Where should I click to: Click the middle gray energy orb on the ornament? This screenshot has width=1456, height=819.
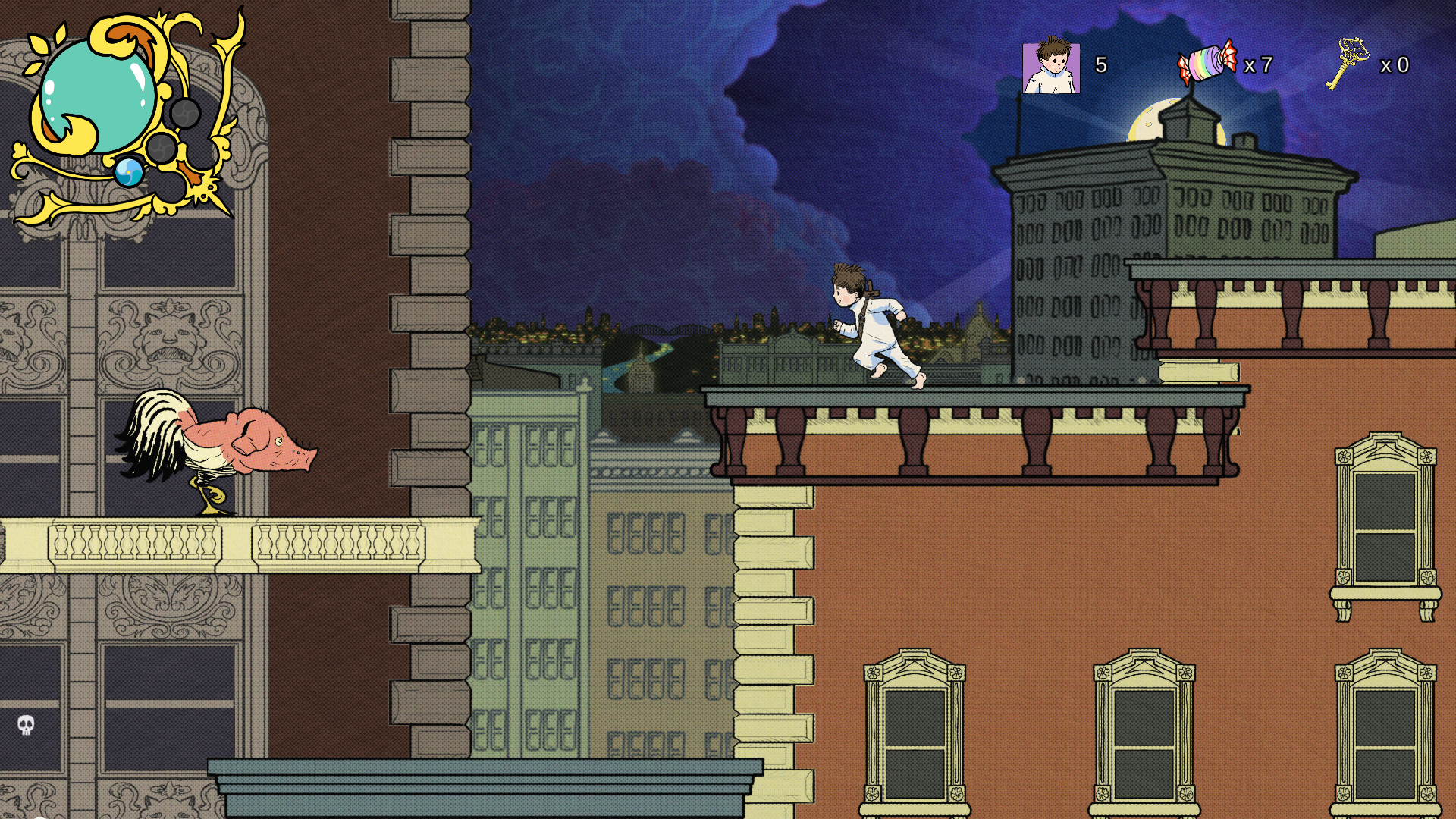pyautogui.click(x=161, y=147)
